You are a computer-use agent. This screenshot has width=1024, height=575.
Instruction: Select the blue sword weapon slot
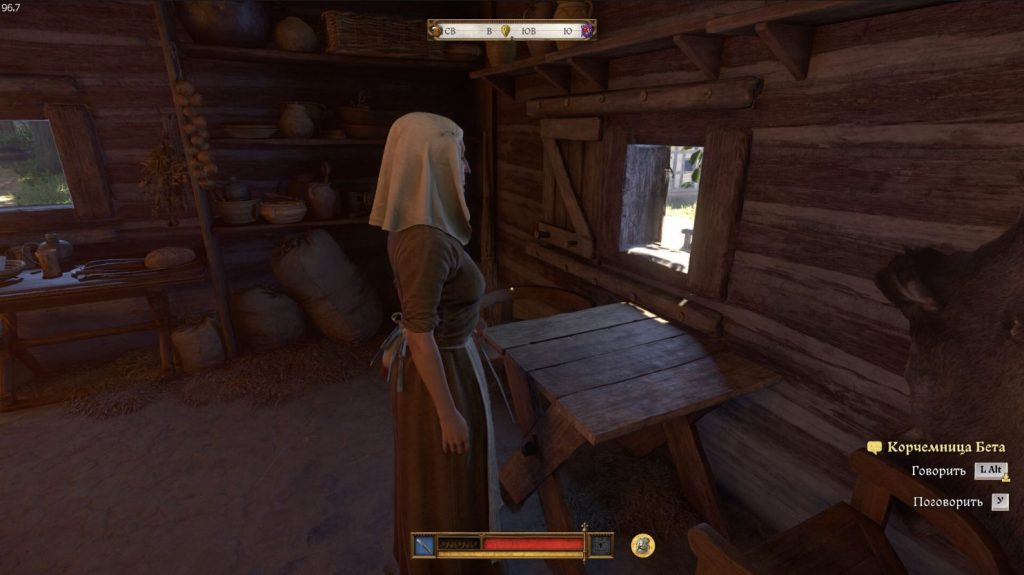pyautogui.click(x=424, y=545)
